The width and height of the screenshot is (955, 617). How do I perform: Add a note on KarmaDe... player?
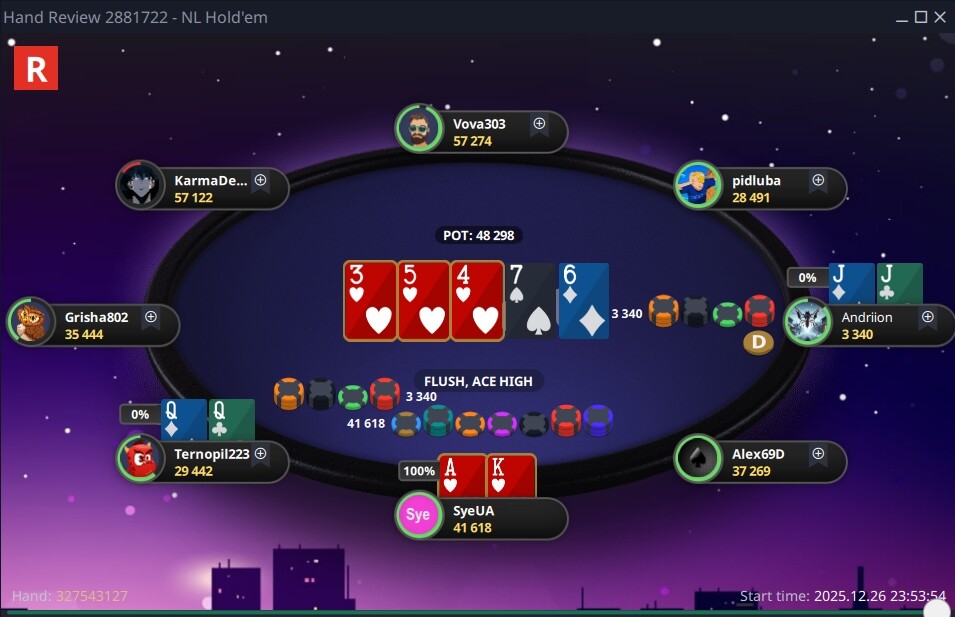[x=260, y=181]
